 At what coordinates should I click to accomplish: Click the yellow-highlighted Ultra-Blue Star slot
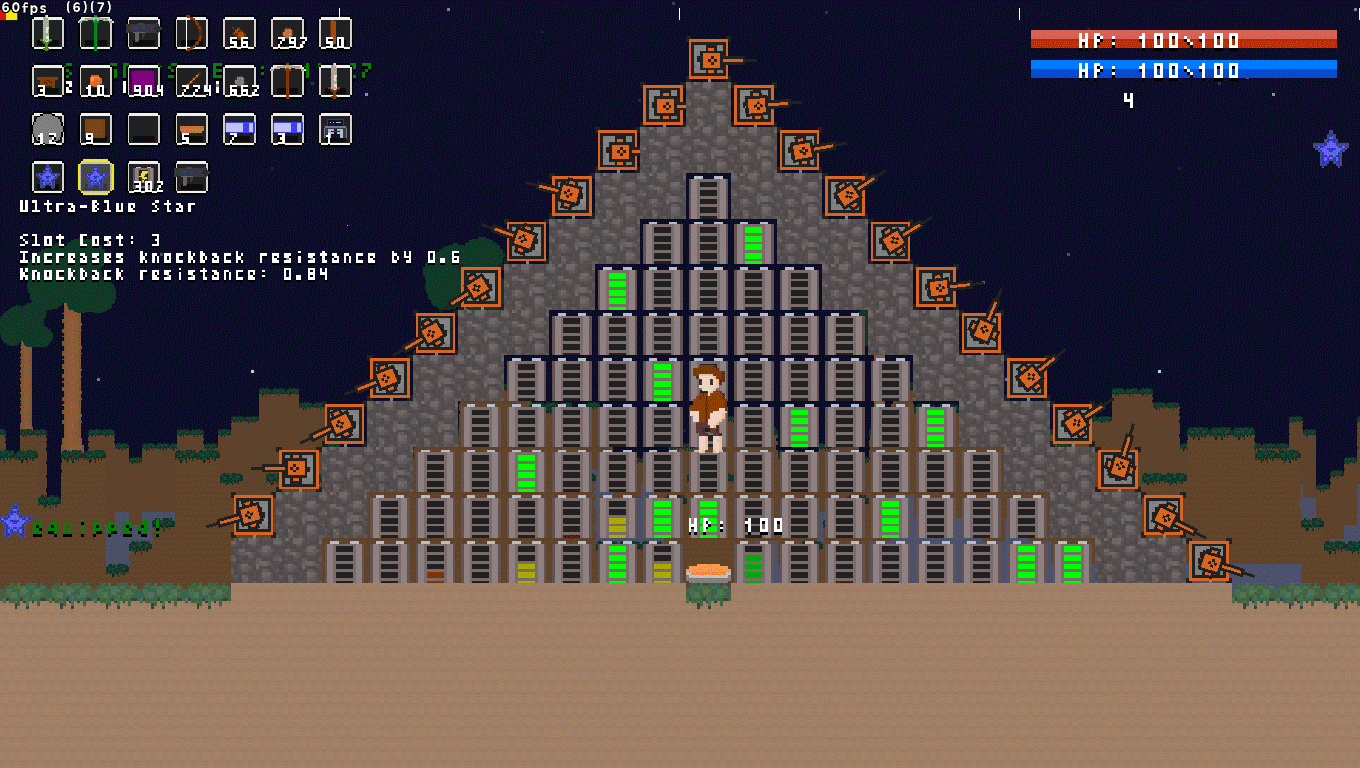coord(96,177)
